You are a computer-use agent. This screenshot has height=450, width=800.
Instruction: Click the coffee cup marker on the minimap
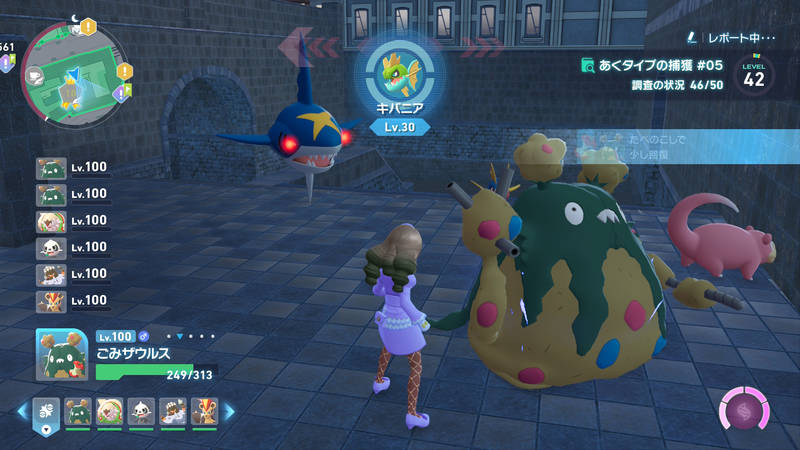point(34,73)
